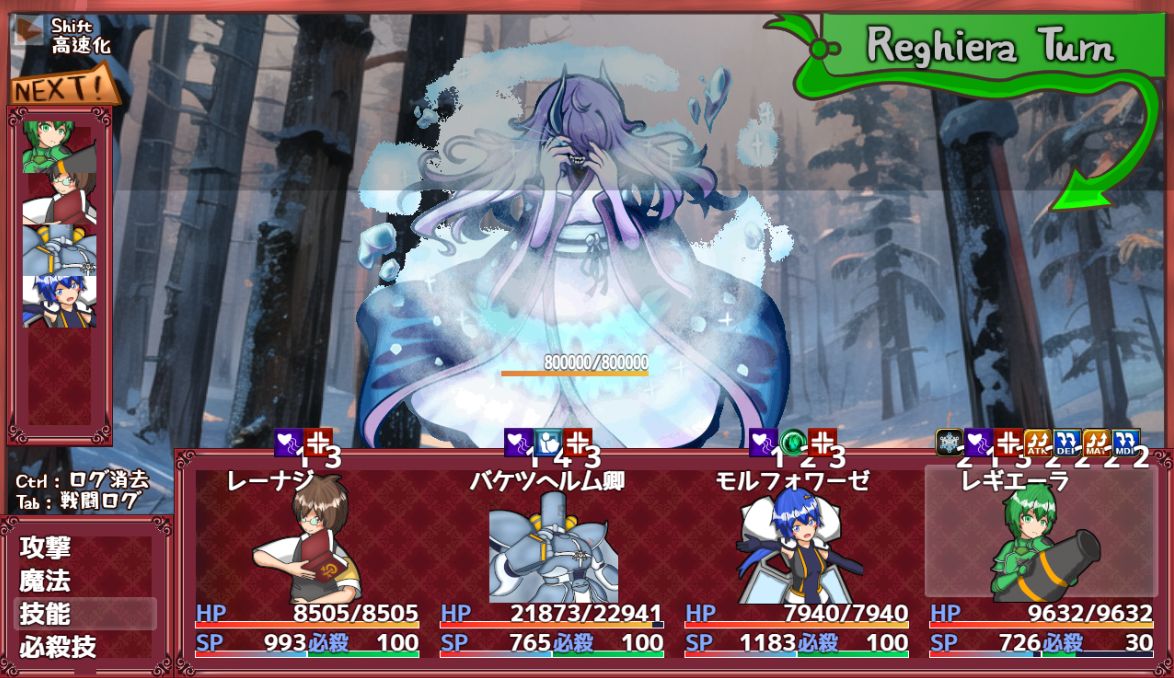1174x678 pixels.
Task: Select the 必殺技 special move command
Action: pos(58,646)
